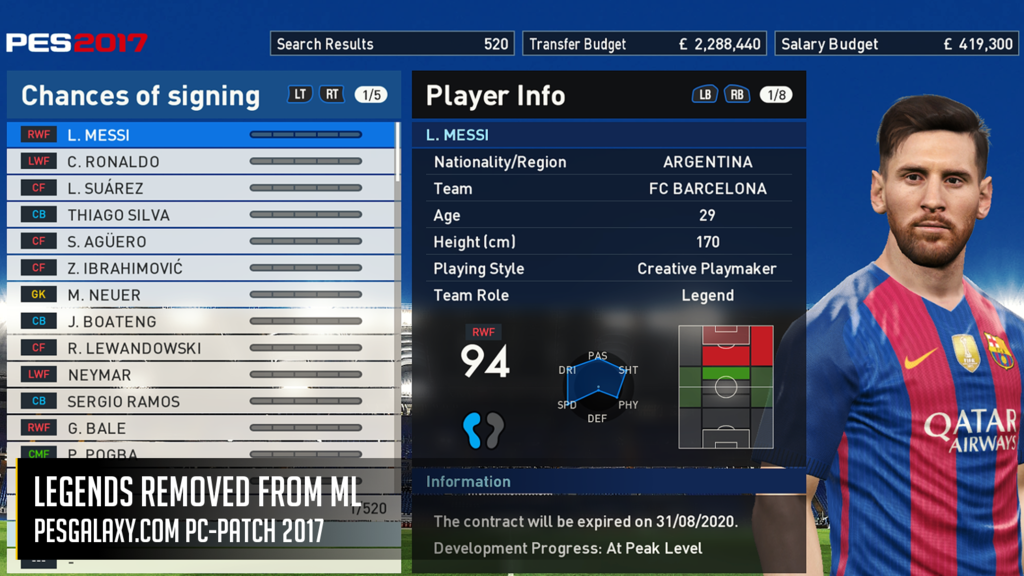Choose C. Ronaldo from search results
This screenshot has height=576, width=1024.
coord(200,161)
